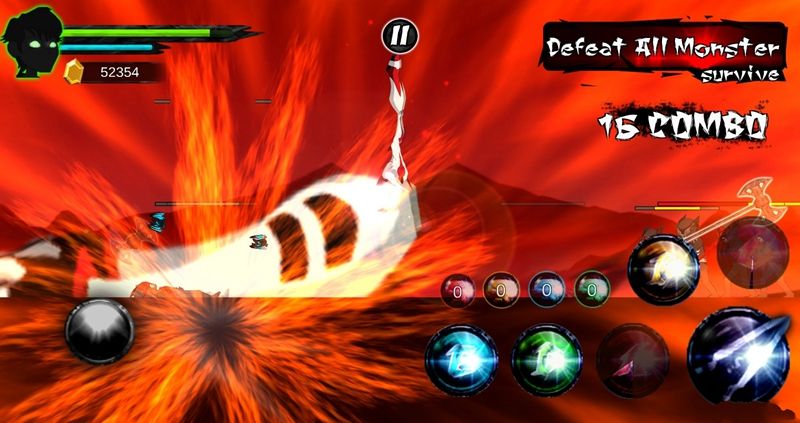
Task: Use the faded red skill above the attack button
Action: [752, 251]
